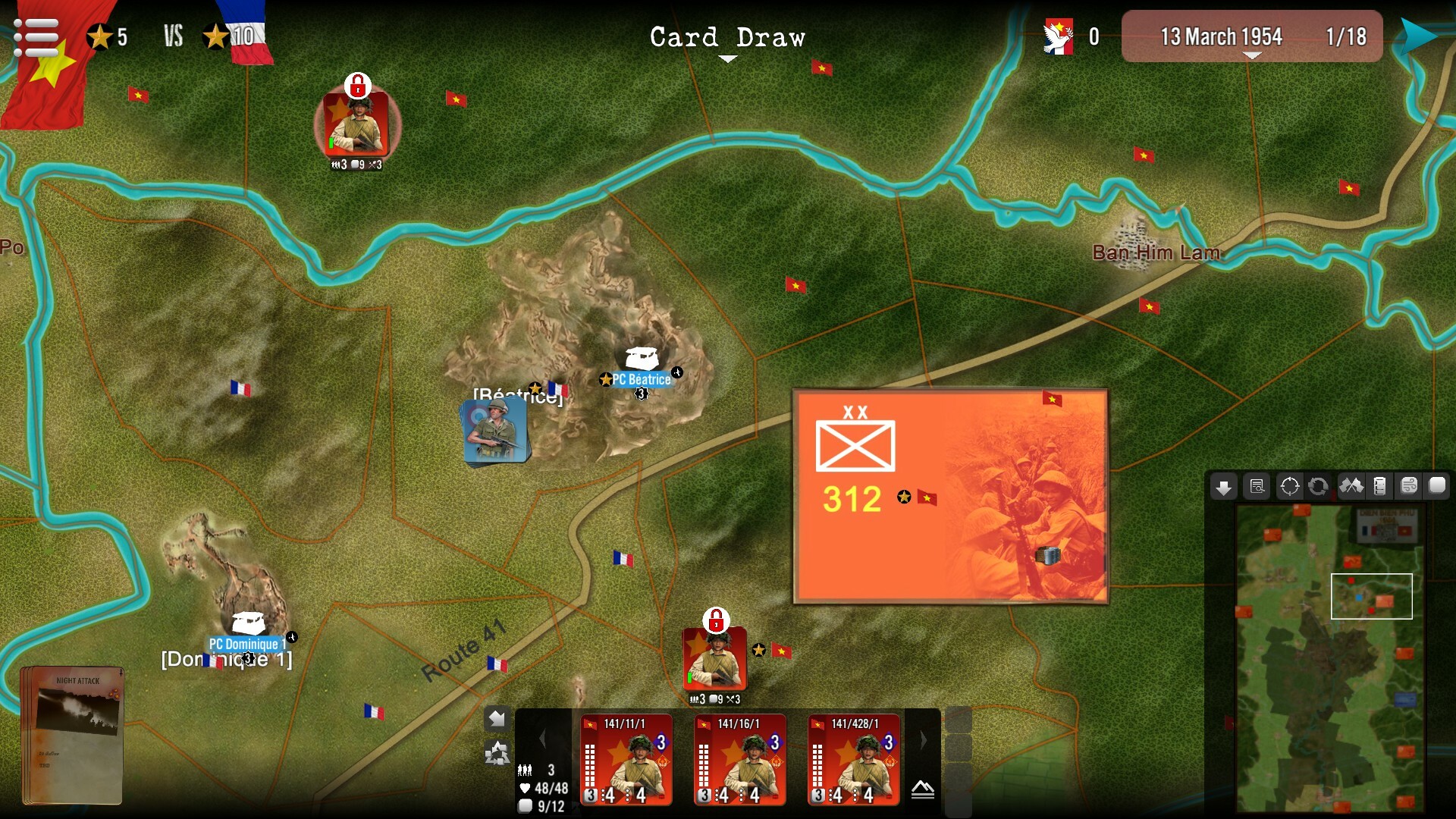Image resolution: width=1456 pixels, height=819 pixels.
Task: Click the supply stack icon on the minimap toolbar
Action: coord(1381,487)
